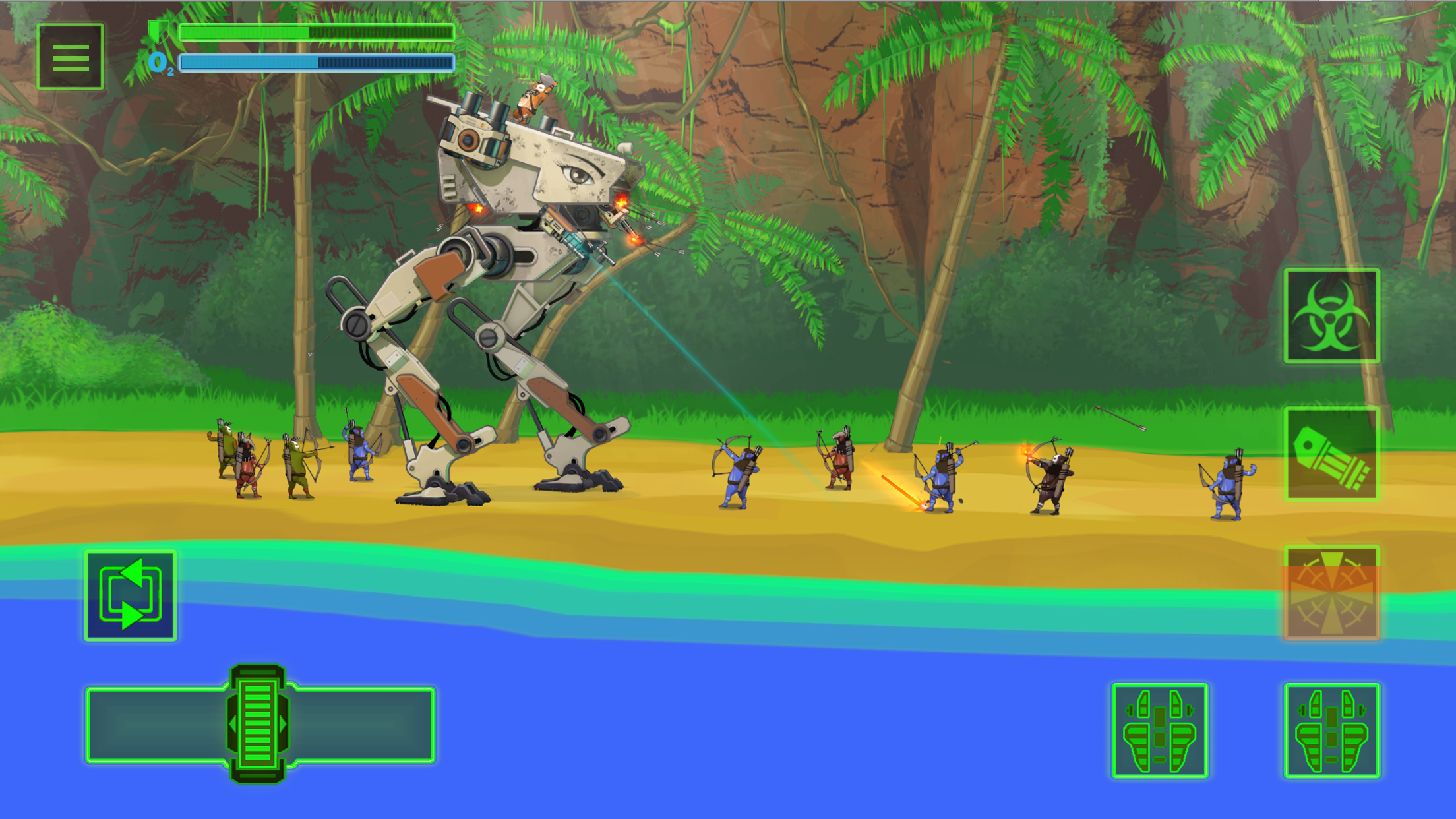The image size is (1456, 819).
Task: Fire the piston cannon ability
Action: [x=1332, y=455]
